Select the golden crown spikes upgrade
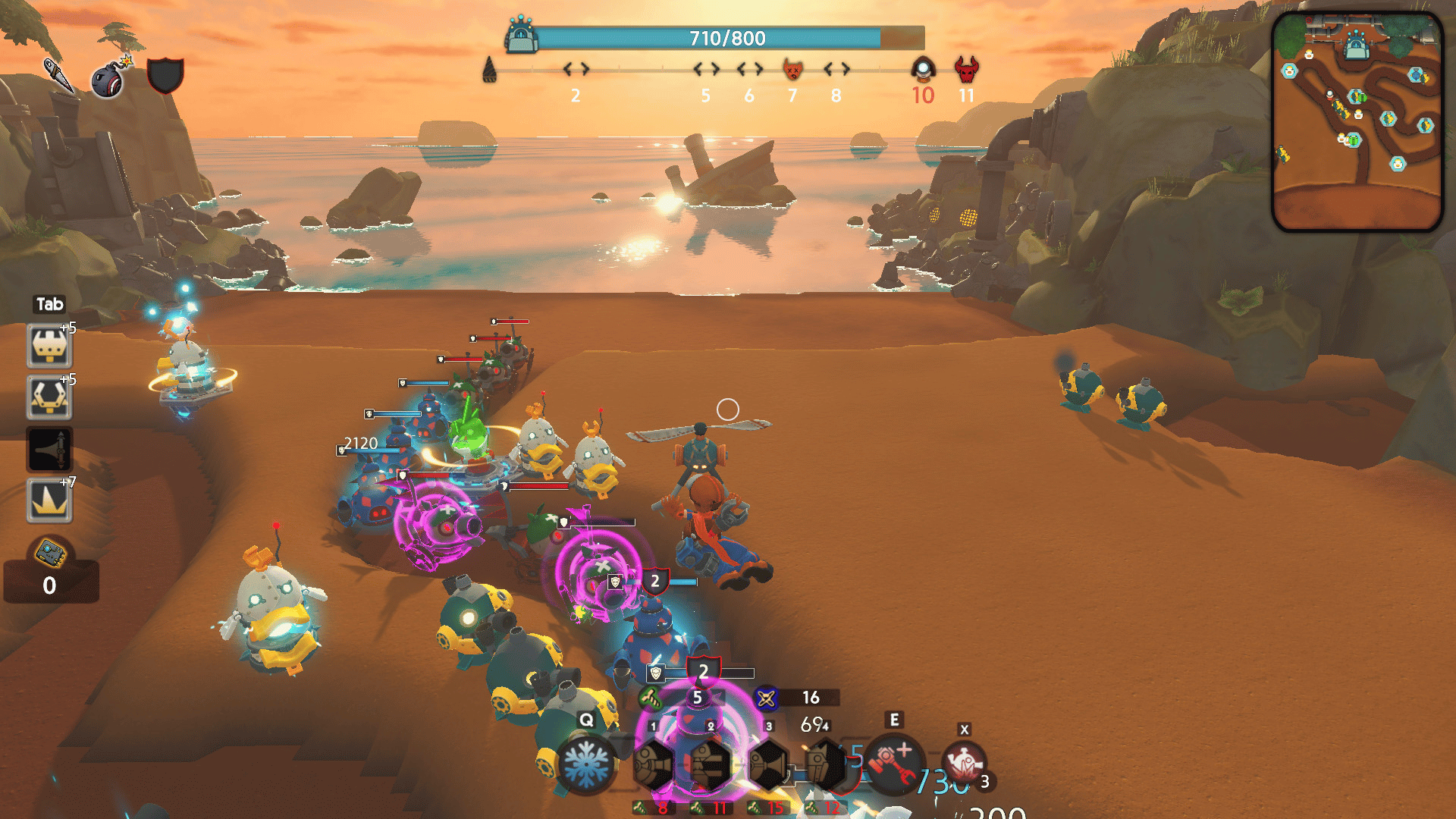 click(49, 500)
